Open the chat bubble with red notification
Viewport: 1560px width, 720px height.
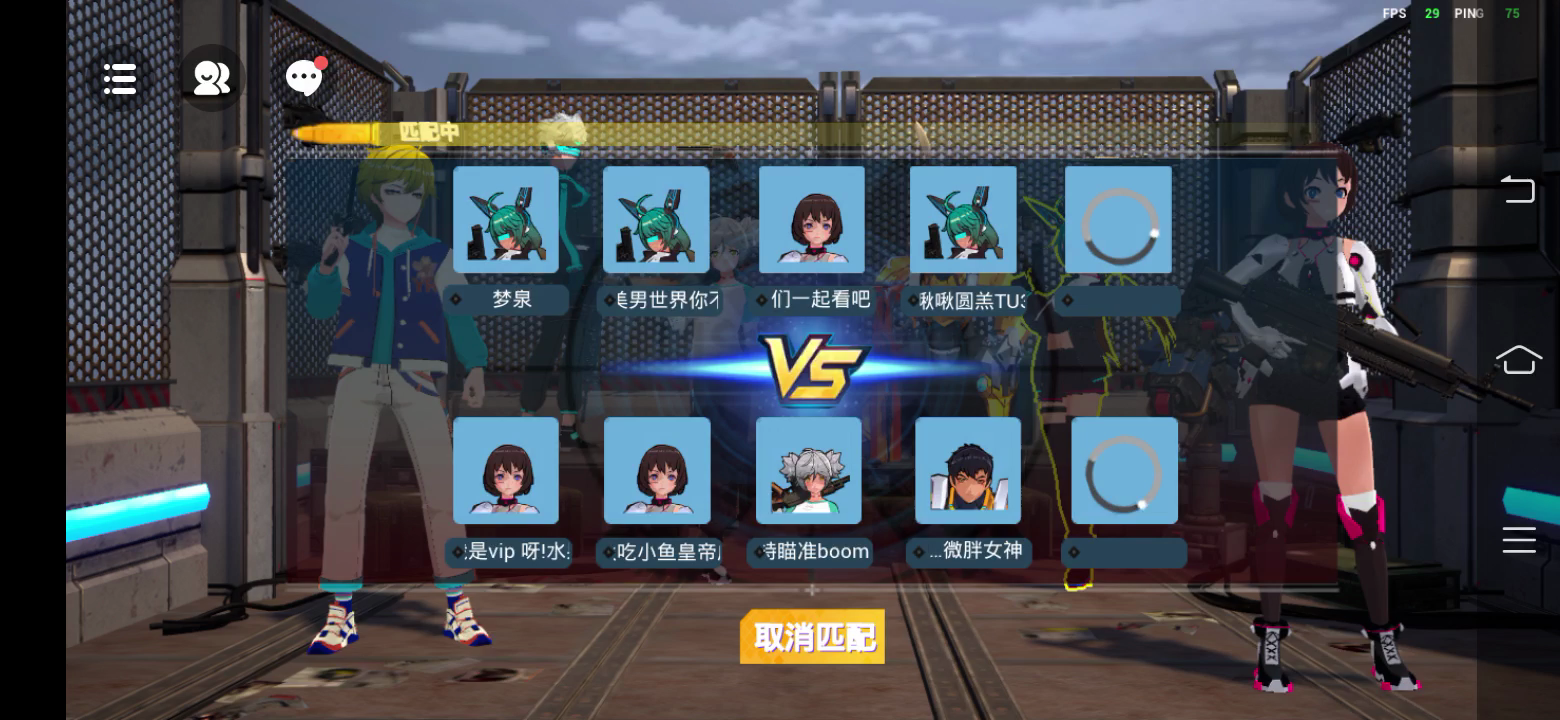click(305, 78)
